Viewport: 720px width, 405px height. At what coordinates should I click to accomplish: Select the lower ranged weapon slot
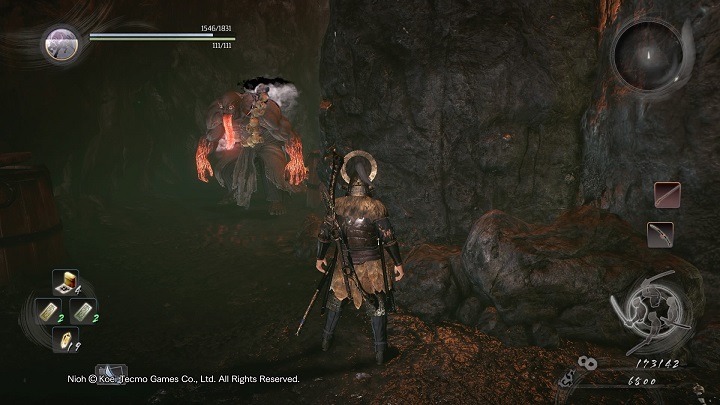[x=660, y=234]
